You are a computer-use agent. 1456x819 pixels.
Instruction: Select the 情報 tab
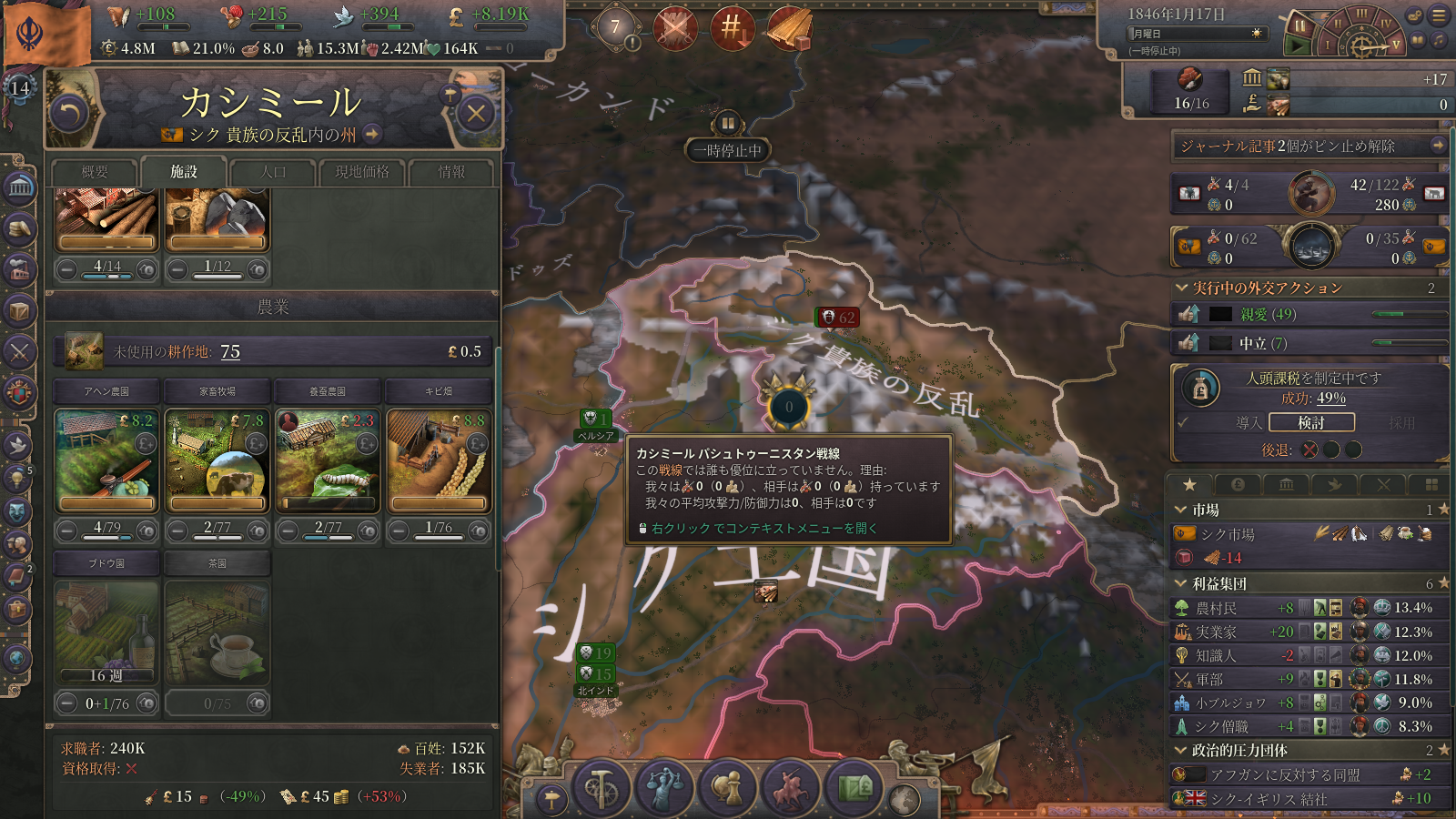pos(451,172)
